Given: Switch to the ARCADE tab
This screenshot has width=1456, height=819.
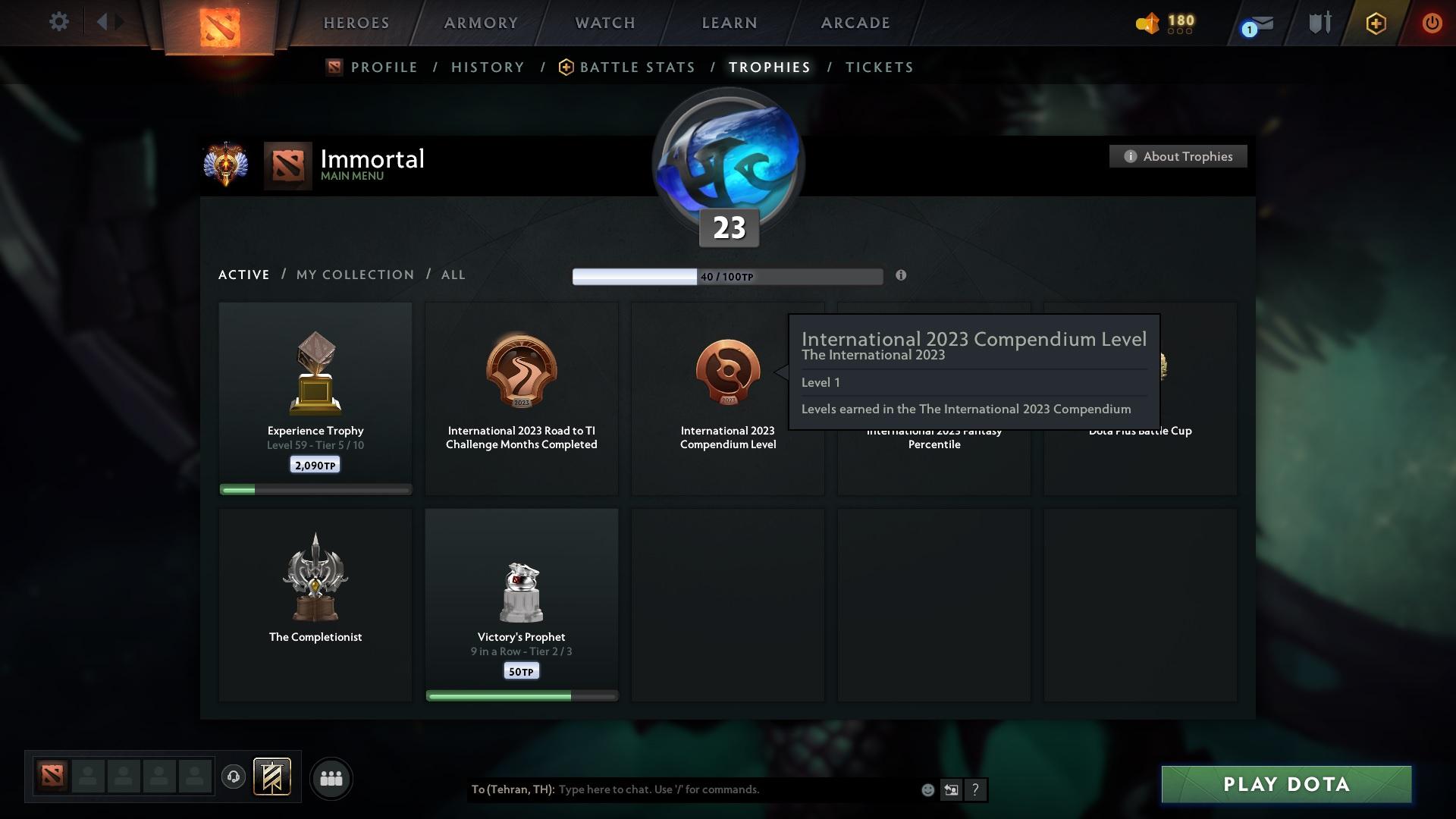Looking at the screenshot, I should [x=855, y=23].
